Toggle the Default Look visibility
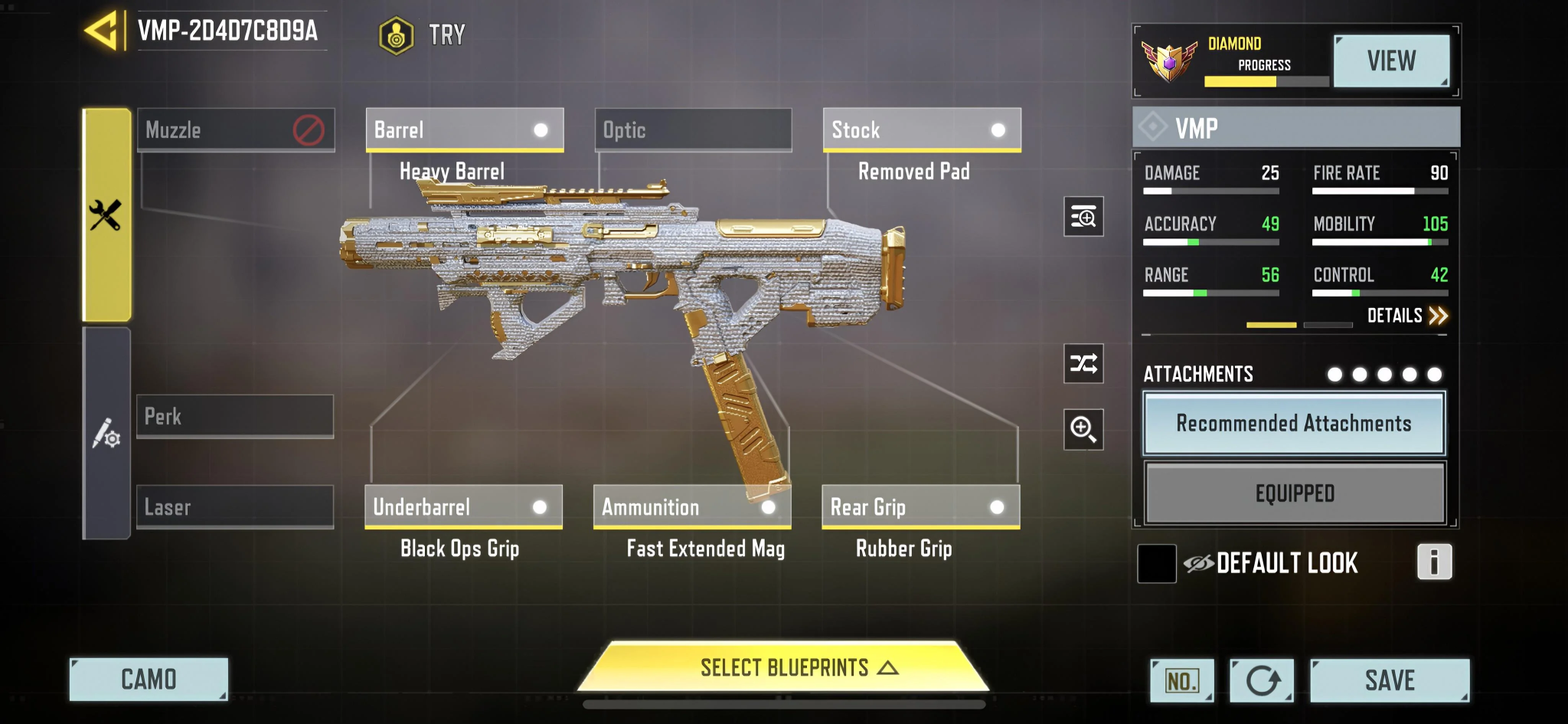The width and height of the screenshot is (1568, 724). (1158, 564)
